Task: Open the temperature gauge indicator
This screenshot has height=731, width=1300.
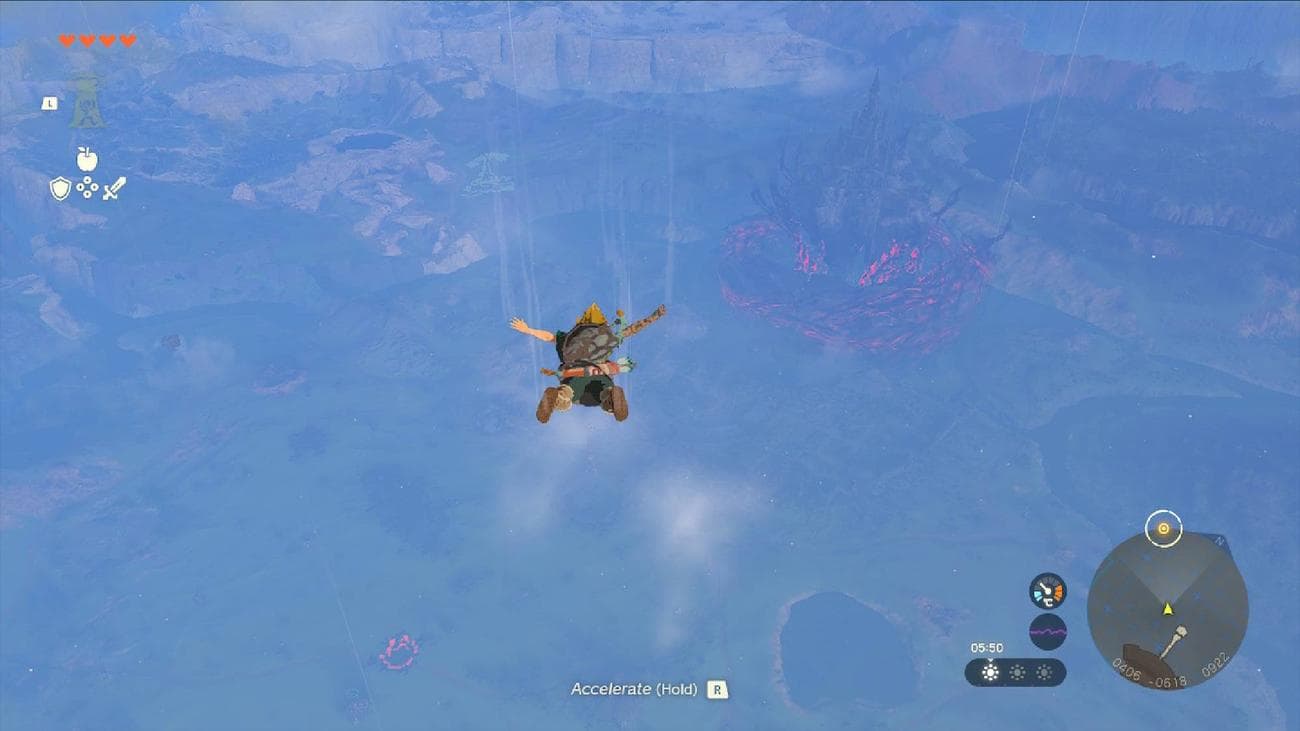Action: pos(1047,590)
